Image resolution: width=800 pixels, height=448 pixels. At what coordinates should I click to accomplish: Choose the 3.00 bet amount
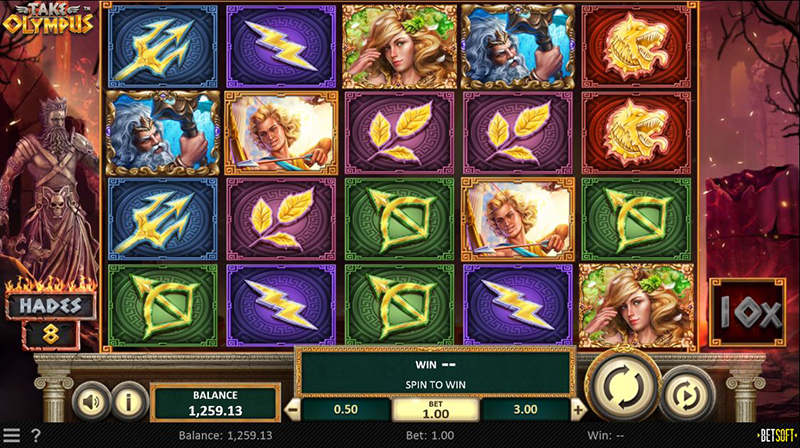click(x=525, y=409)
